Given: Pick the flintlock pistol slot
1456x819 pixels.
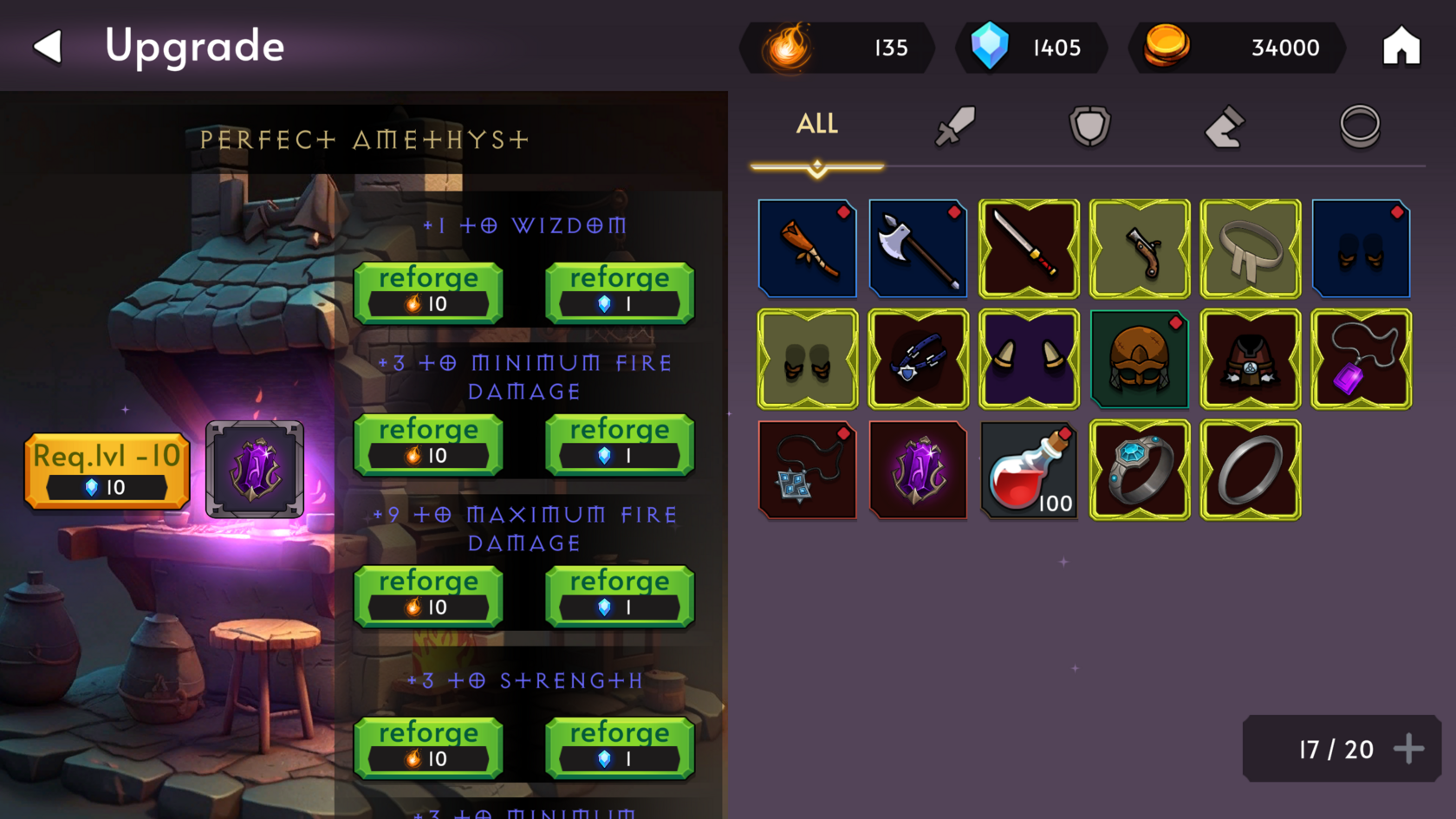Looking at the screenshot, I should click(1140, 249).
